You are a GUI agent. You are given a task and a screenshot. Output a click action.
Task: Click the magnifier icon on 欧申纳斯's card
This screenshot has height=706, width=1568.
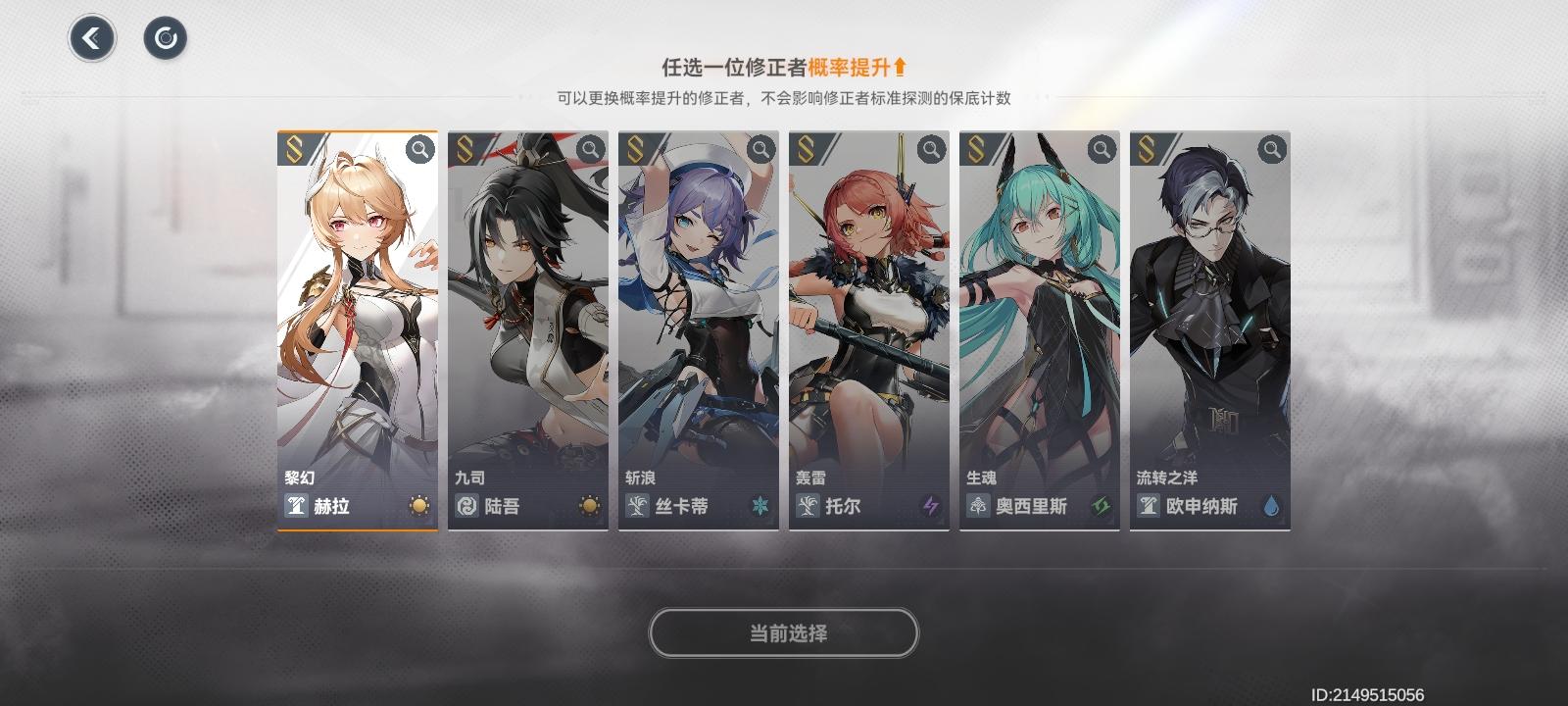coord(1271,149)
